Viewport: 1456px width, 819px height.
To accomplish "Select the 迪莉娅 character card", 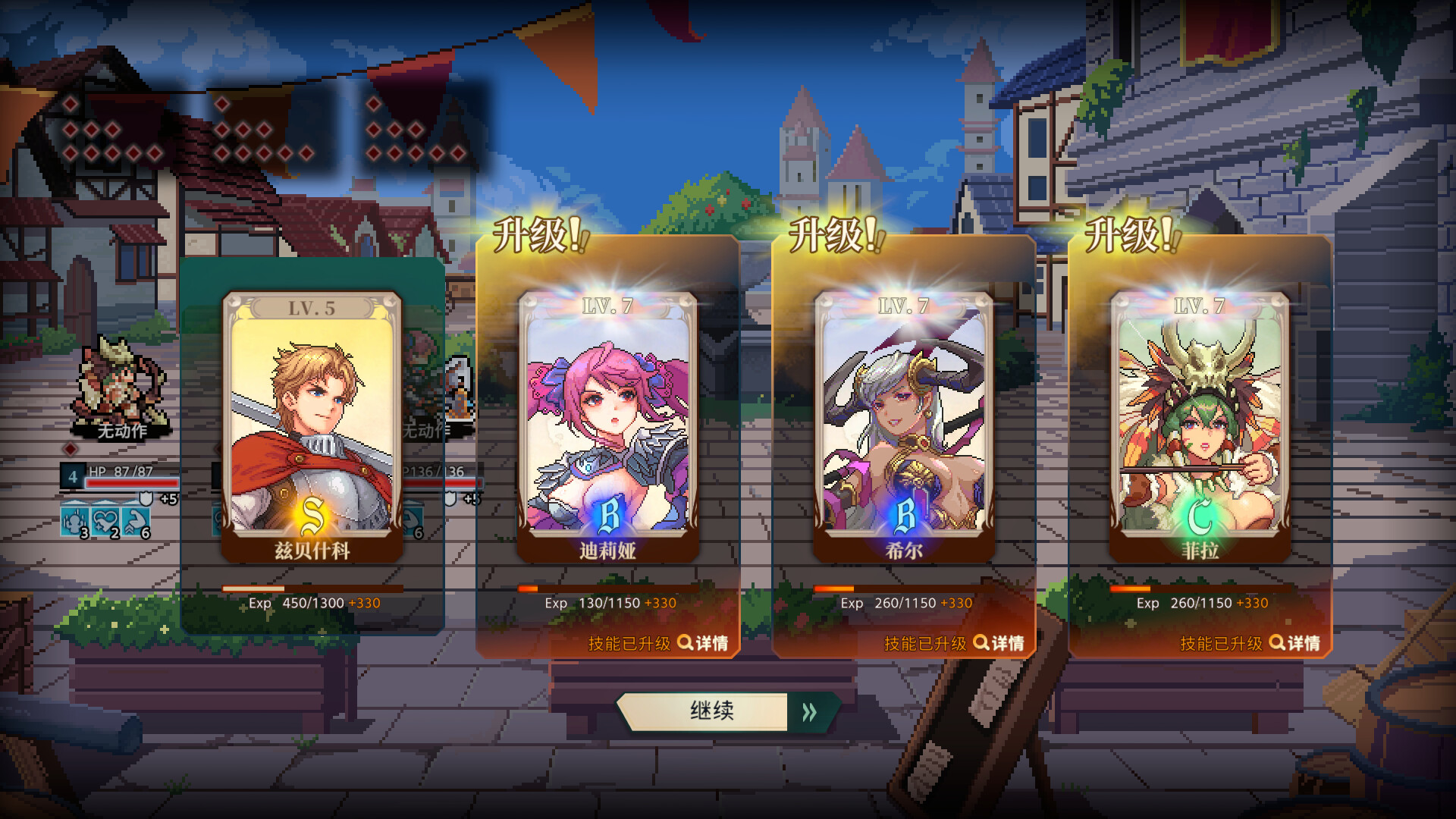I will click(x=607, y=425).
